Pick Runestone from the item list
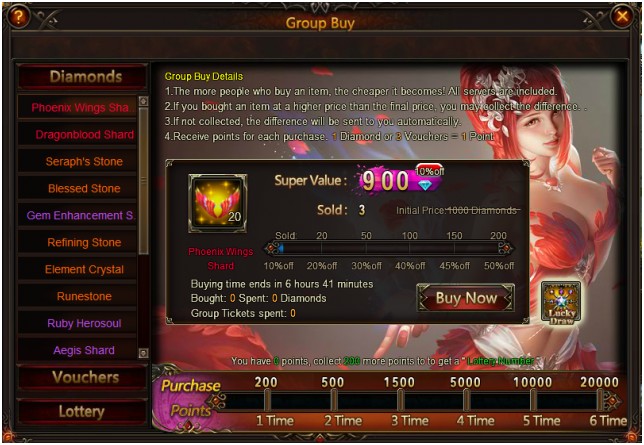Image resolution: width=644 pixels, height=445 pixels. [84, 296]
